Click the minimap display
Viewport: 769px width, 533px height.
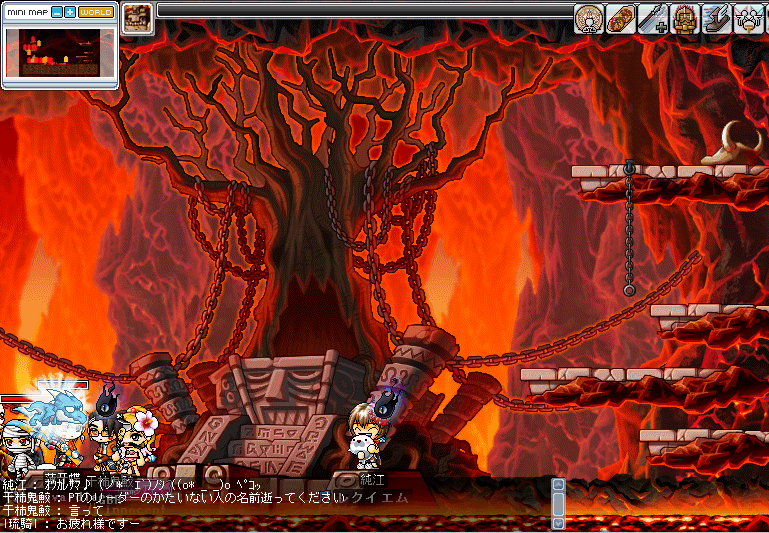pos(60,53)
